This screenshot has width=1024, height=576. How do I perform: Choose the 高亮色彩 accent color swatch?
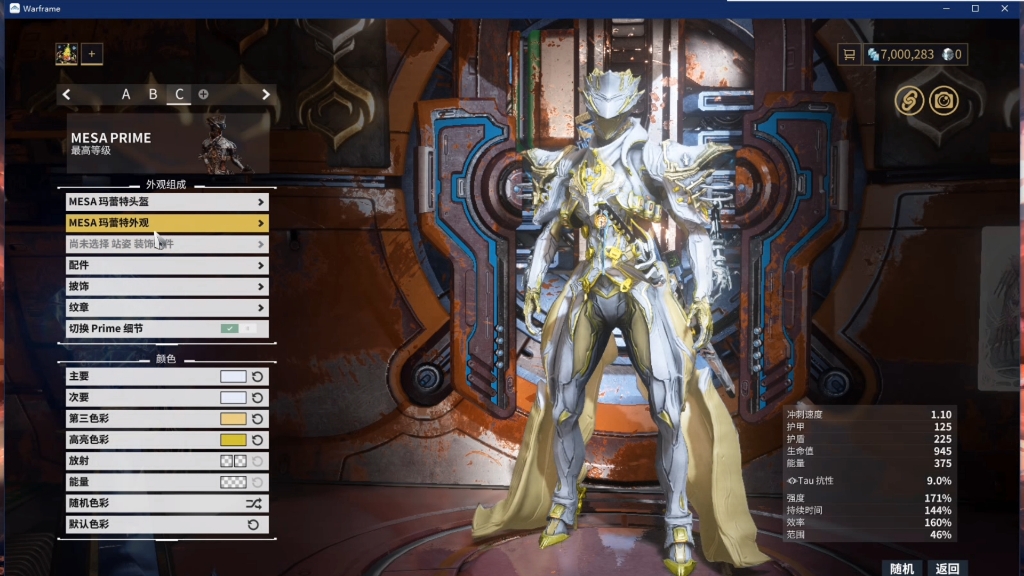click(x=233, y=440)
